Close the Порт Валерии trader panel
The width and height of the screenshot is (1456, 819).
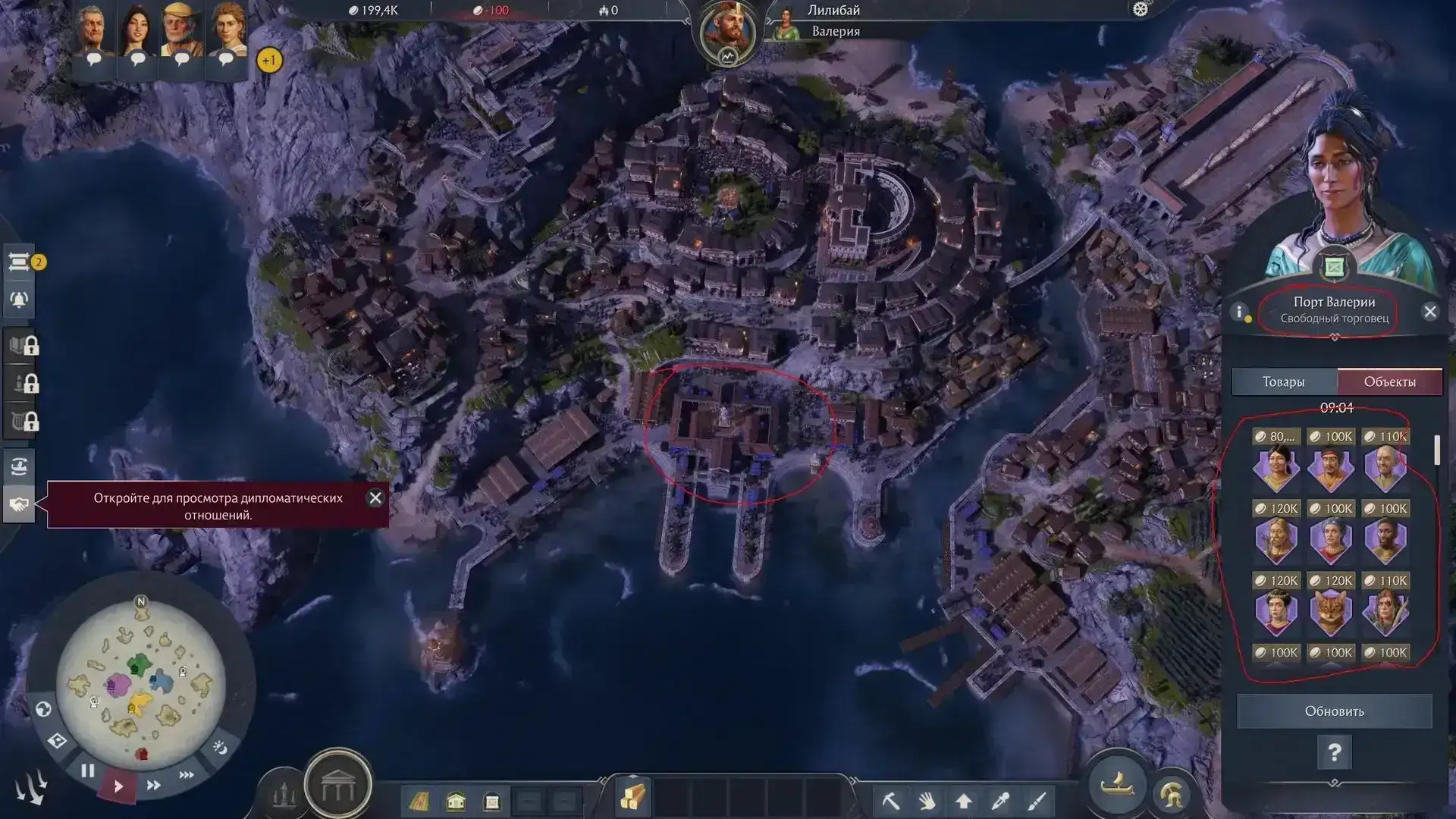click(x=1430, y=312)
